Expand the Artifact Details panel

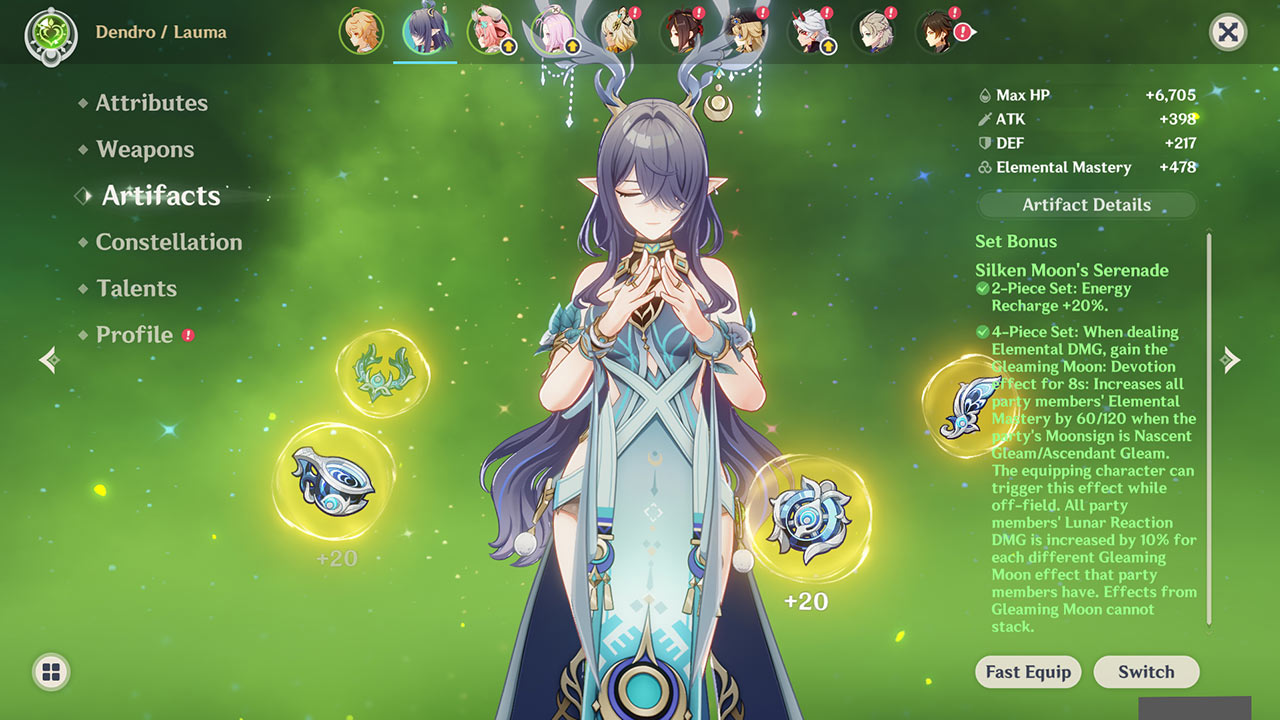point(1086,205)
